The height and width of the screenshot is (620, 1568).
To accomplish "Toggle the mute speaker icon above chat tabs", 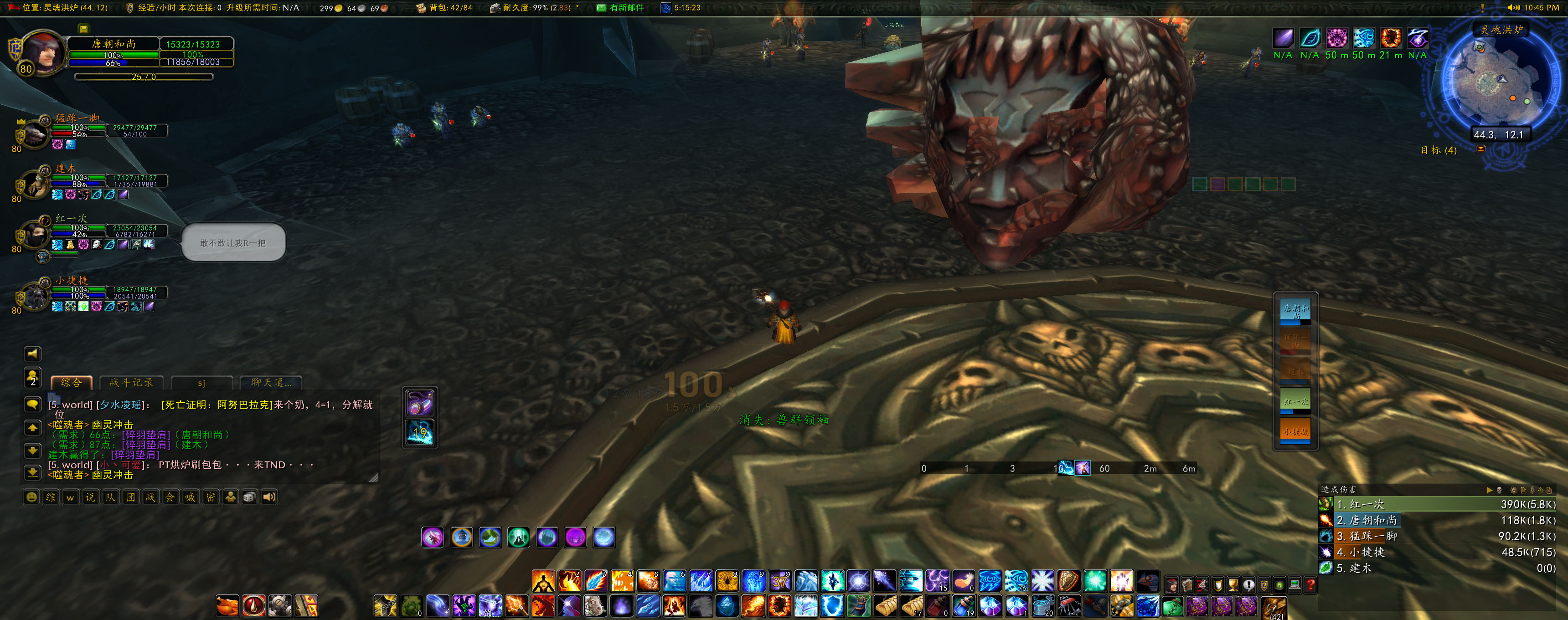I will point(33,354).
